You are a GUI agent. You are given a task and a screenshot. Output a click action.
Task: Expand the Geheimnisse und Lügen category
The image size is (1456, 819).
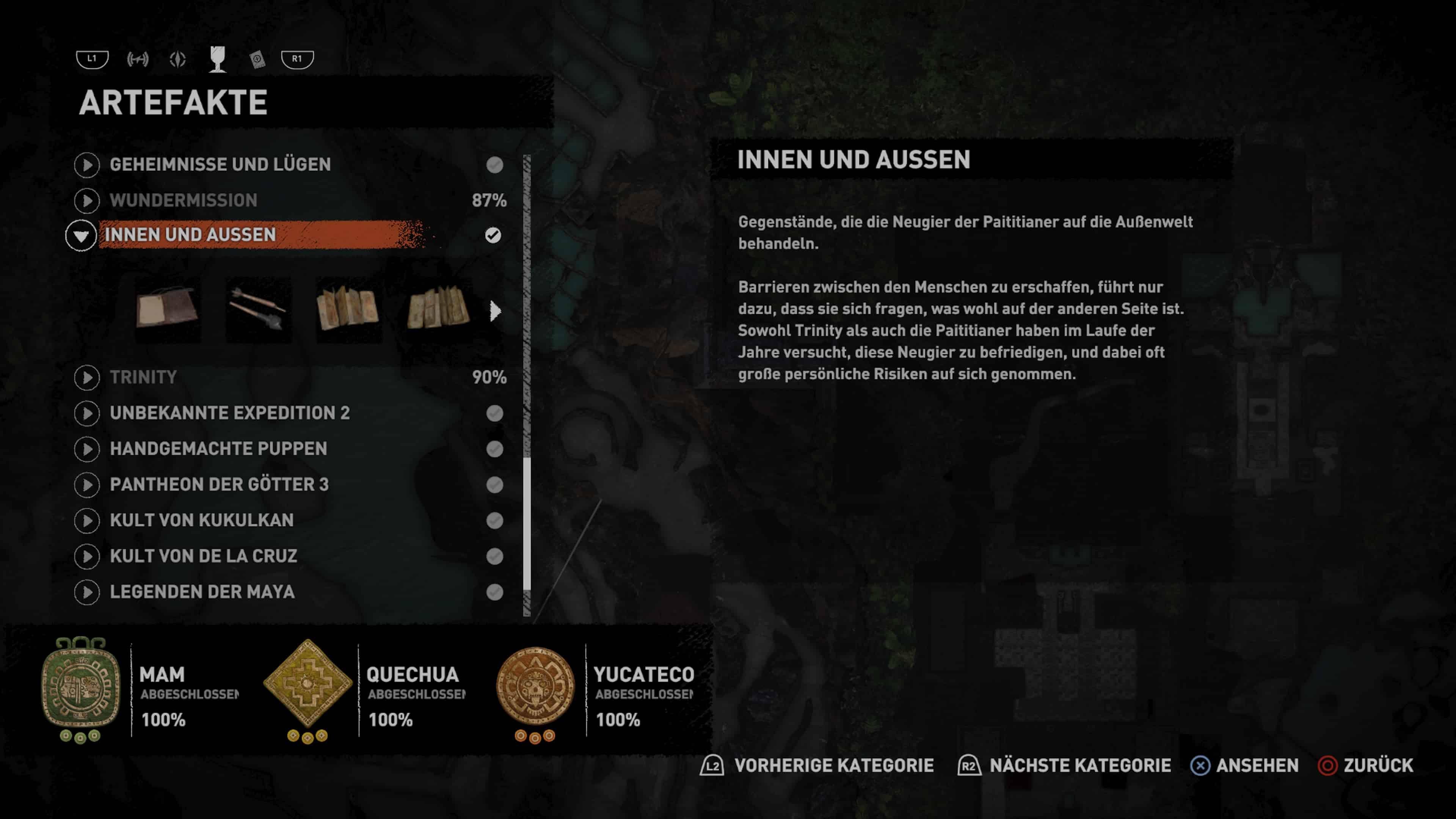point(220,165)
